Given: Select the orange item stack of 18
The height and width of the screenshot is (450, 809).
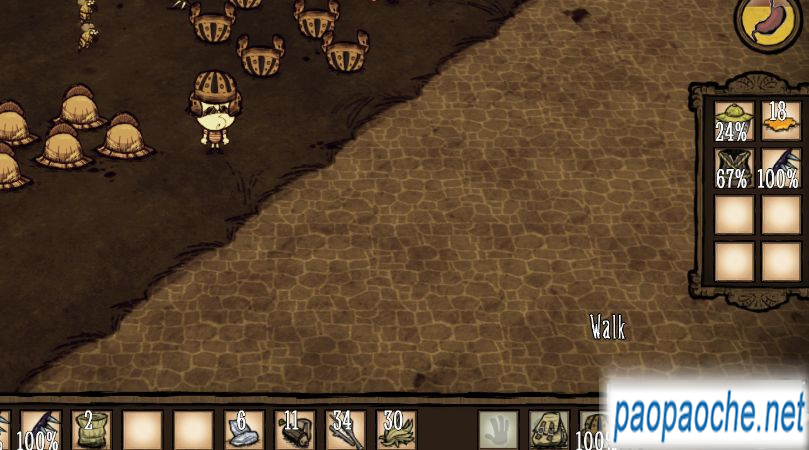Looking at the screenshot, I should click(x=781, y=120).
